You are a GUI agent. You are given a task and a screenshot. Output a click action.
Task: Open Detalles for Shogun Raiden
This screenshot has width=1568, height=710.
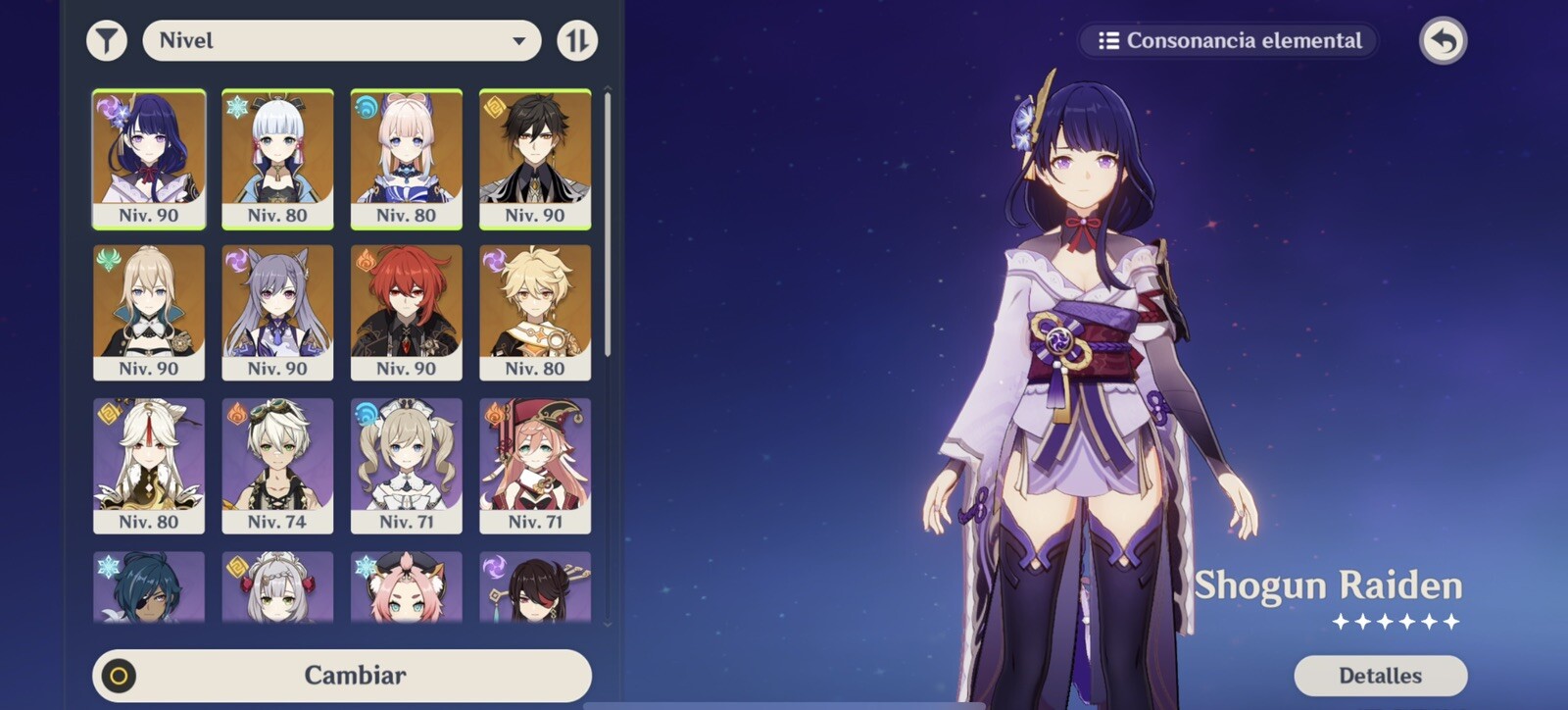[x=1380, y=675]
